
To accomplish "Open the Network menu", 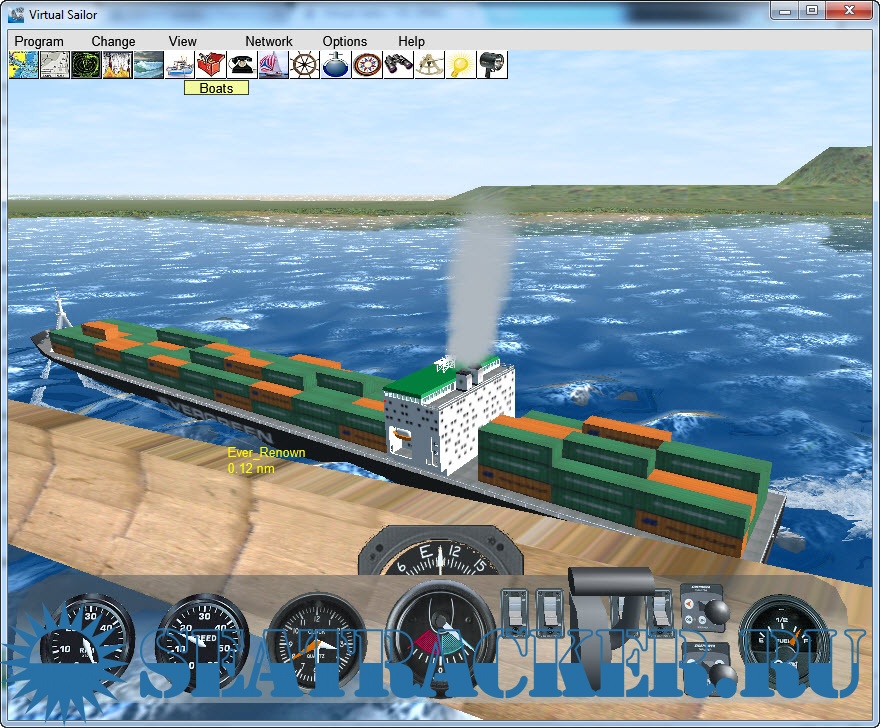I will 269,41.
